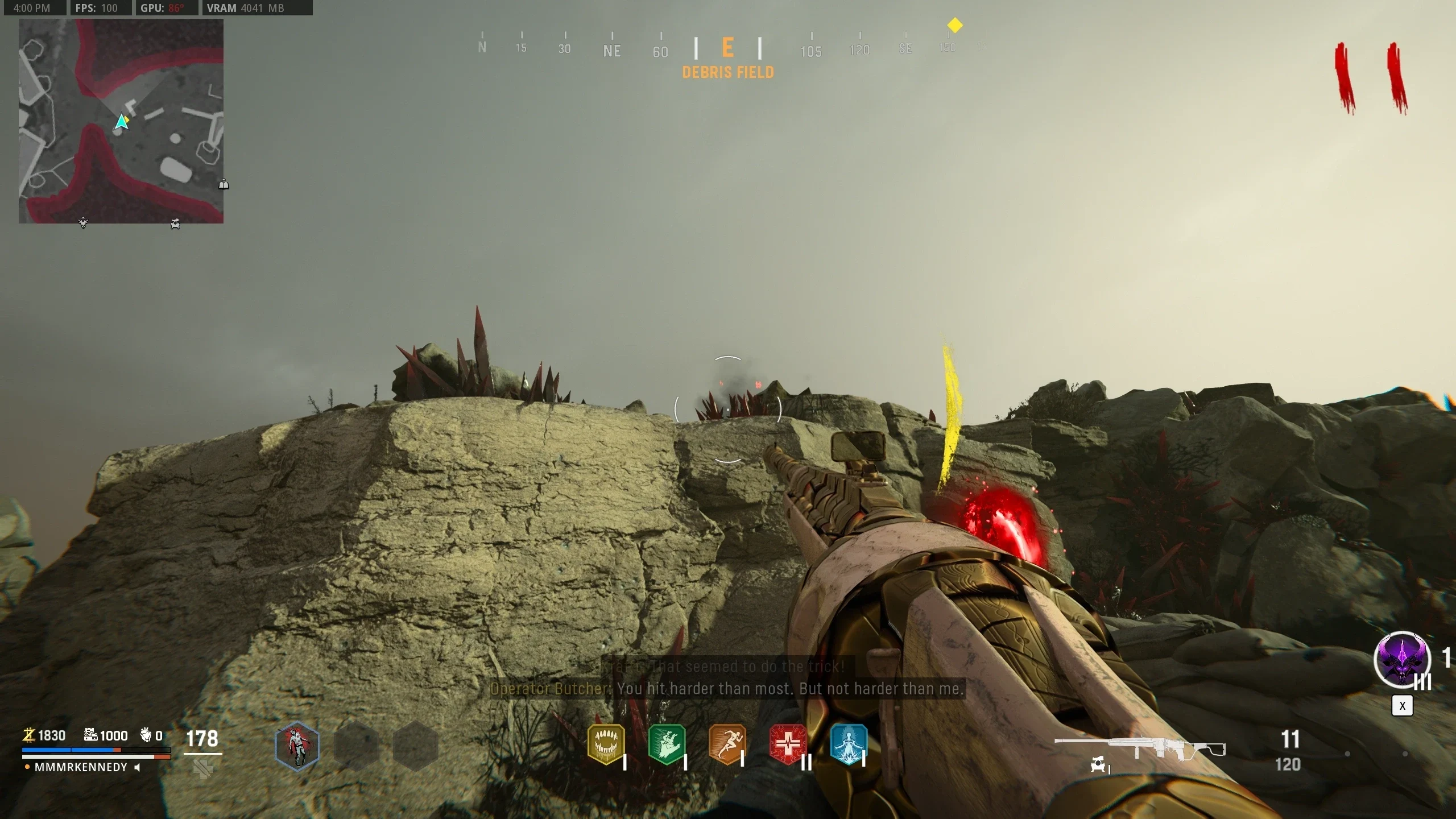Click the minimap in the corner
The width and height of the screenshot is (1456, 819).
coord(121,121)
